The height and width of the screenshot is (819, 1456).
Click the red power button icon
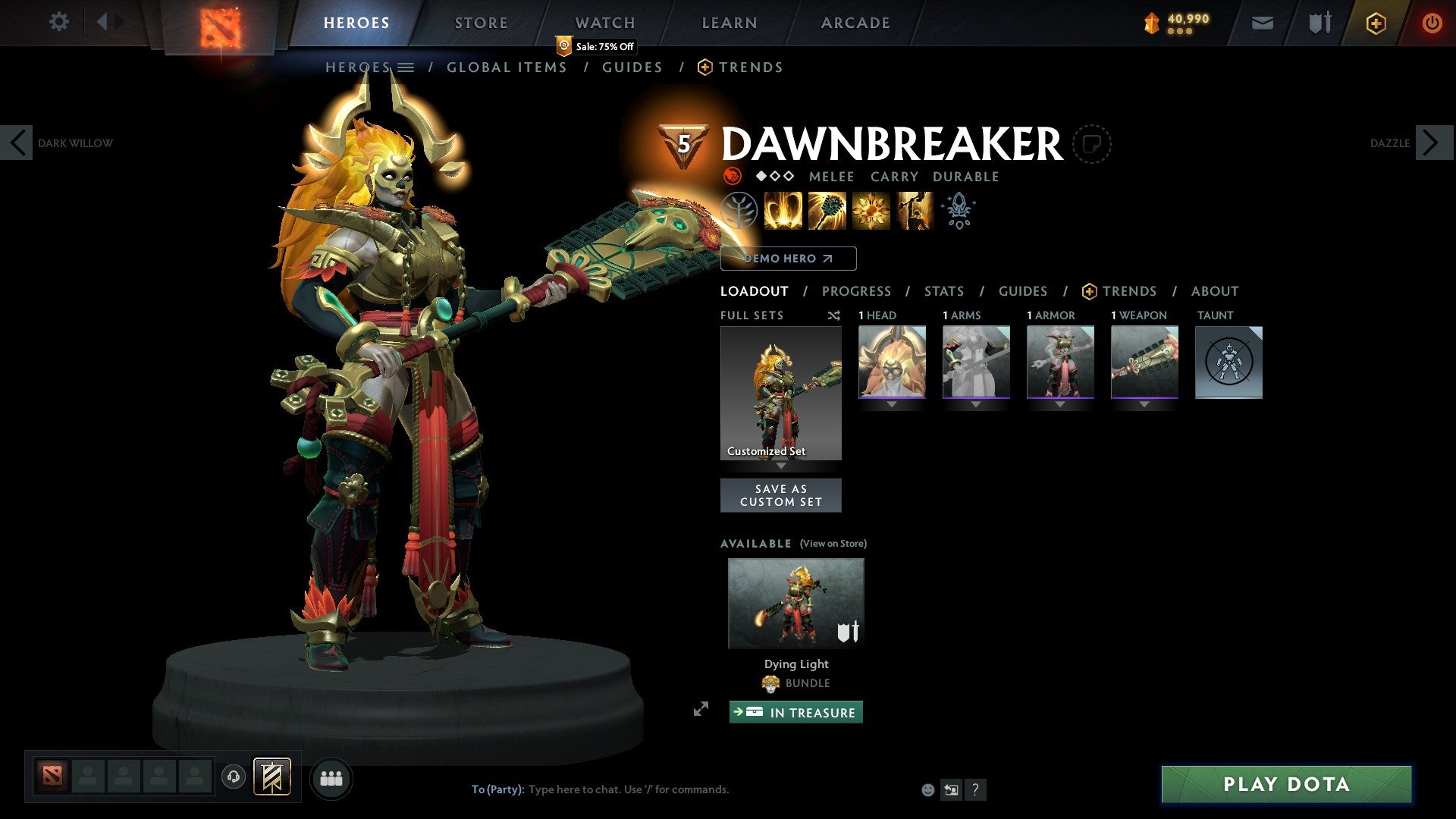1432,23
